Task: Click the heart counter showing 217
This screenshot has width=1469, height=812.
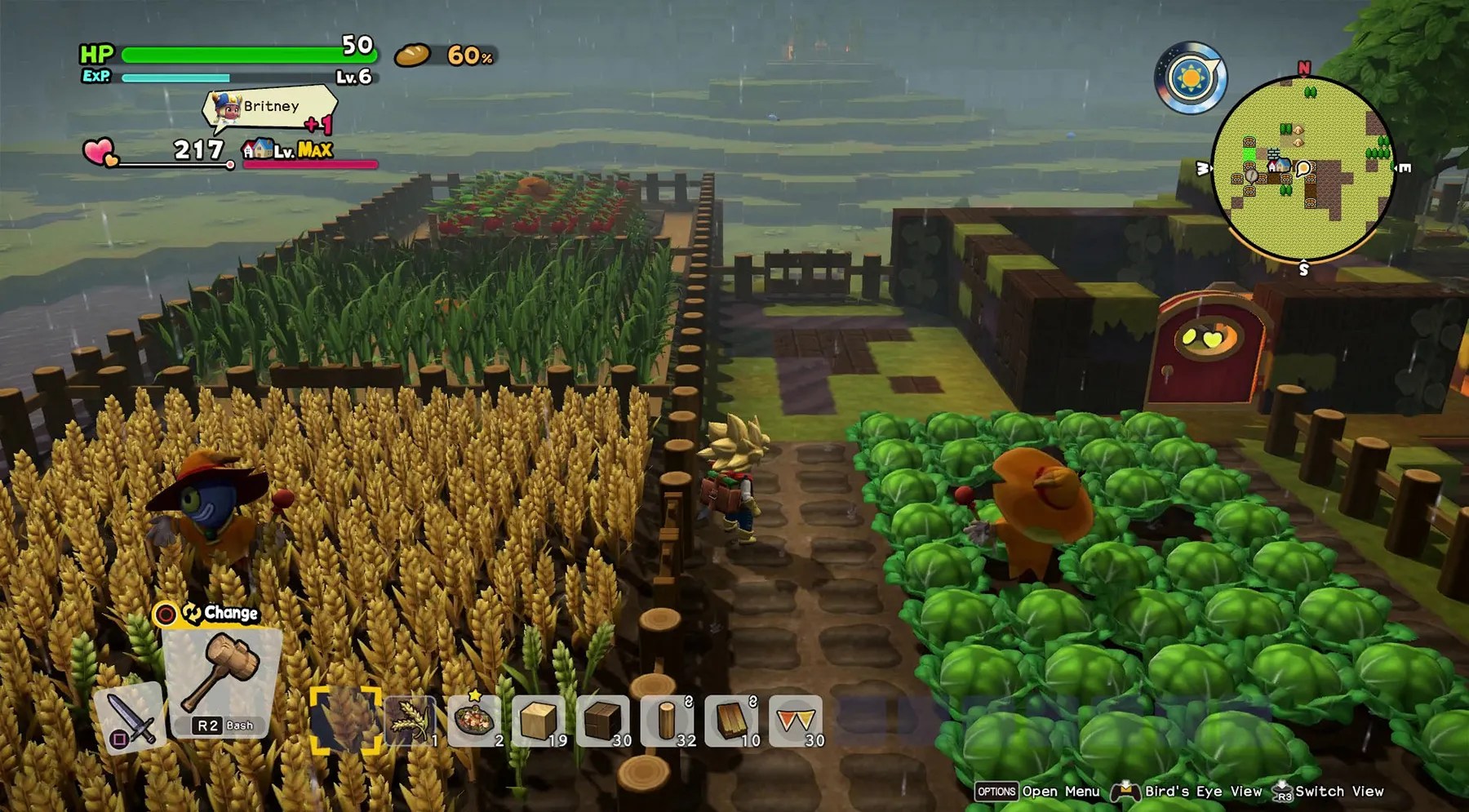Action: click(x=196, y=150)
